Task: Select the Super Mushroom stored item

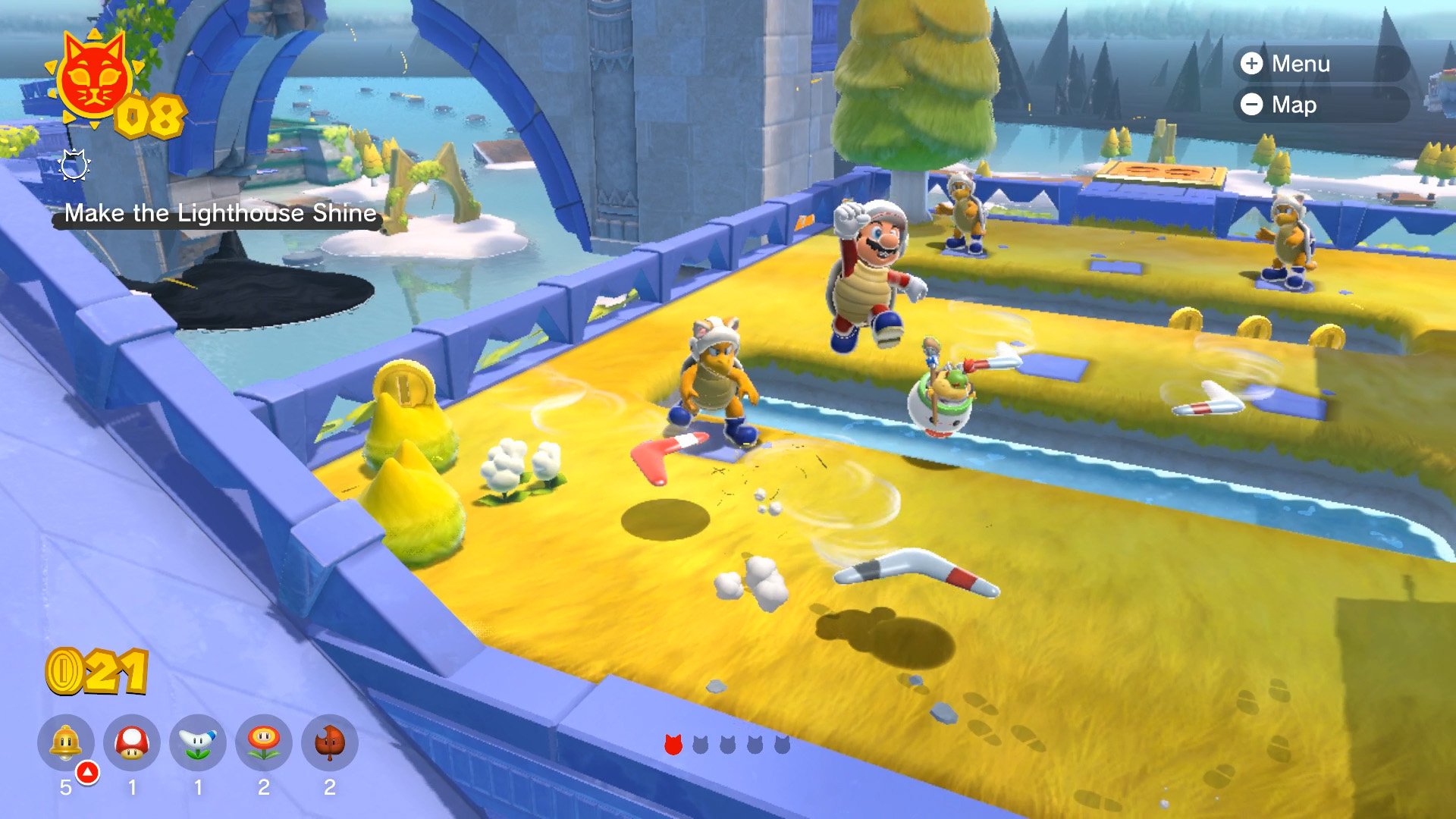Action: click(132, 743)
